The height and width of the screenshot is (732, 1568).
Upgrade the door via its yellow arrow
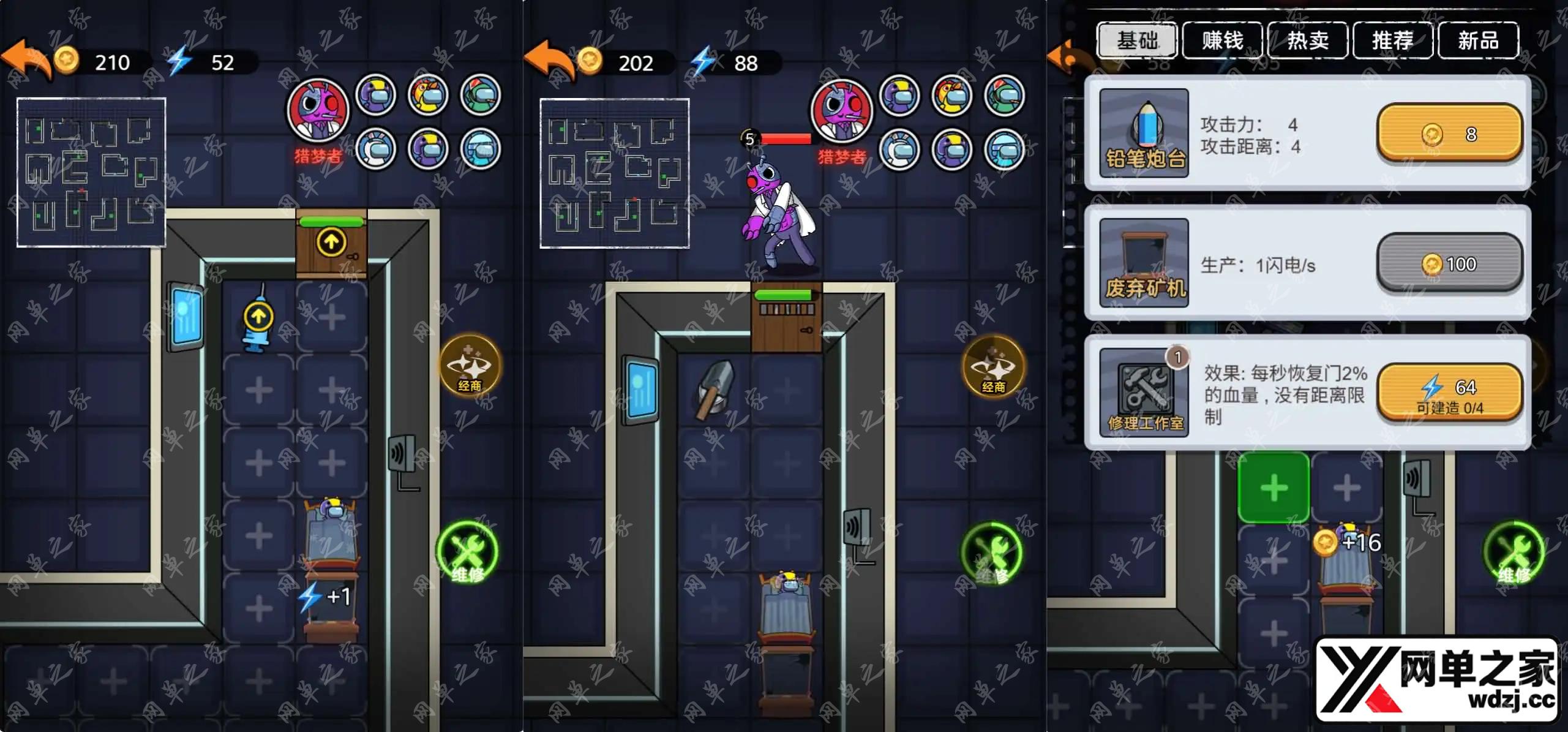(x=331, y=242)
